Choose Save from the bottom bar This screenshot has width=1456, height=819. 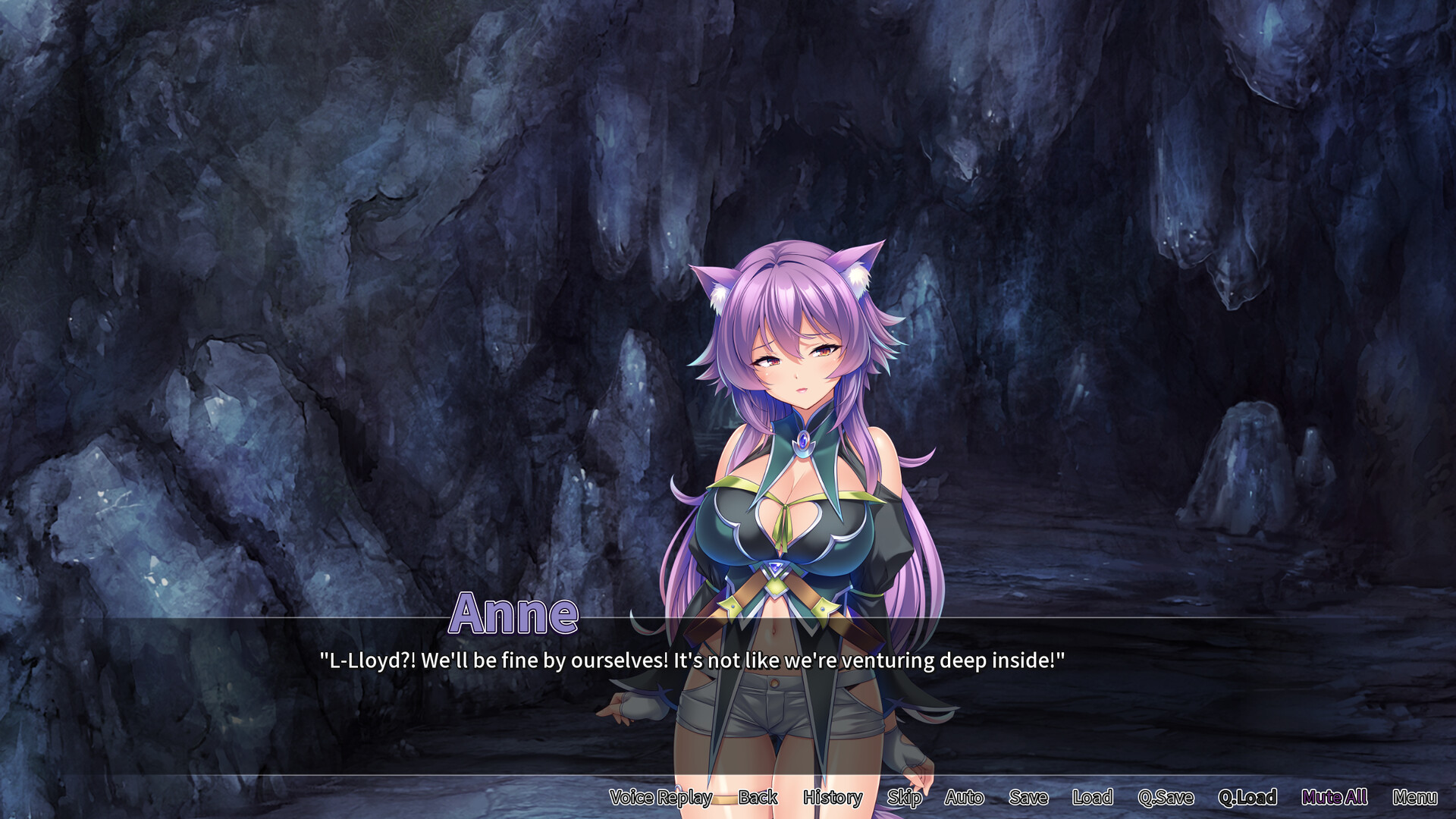[1028, 798]
